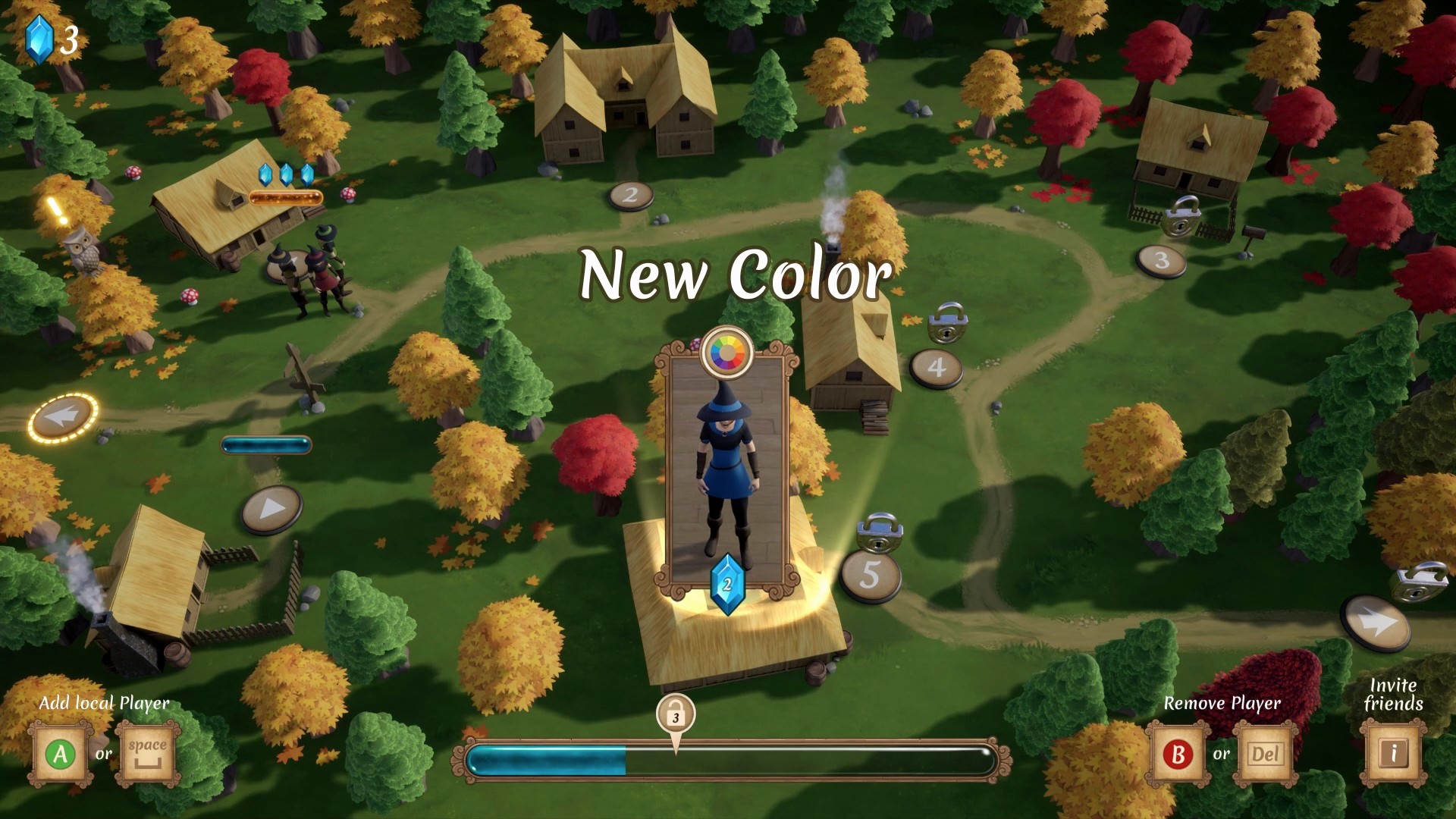Go to the previous area with the glowing left arrow
The height and width of the screenshot is (819, 1456).
(x=64, y=416)
